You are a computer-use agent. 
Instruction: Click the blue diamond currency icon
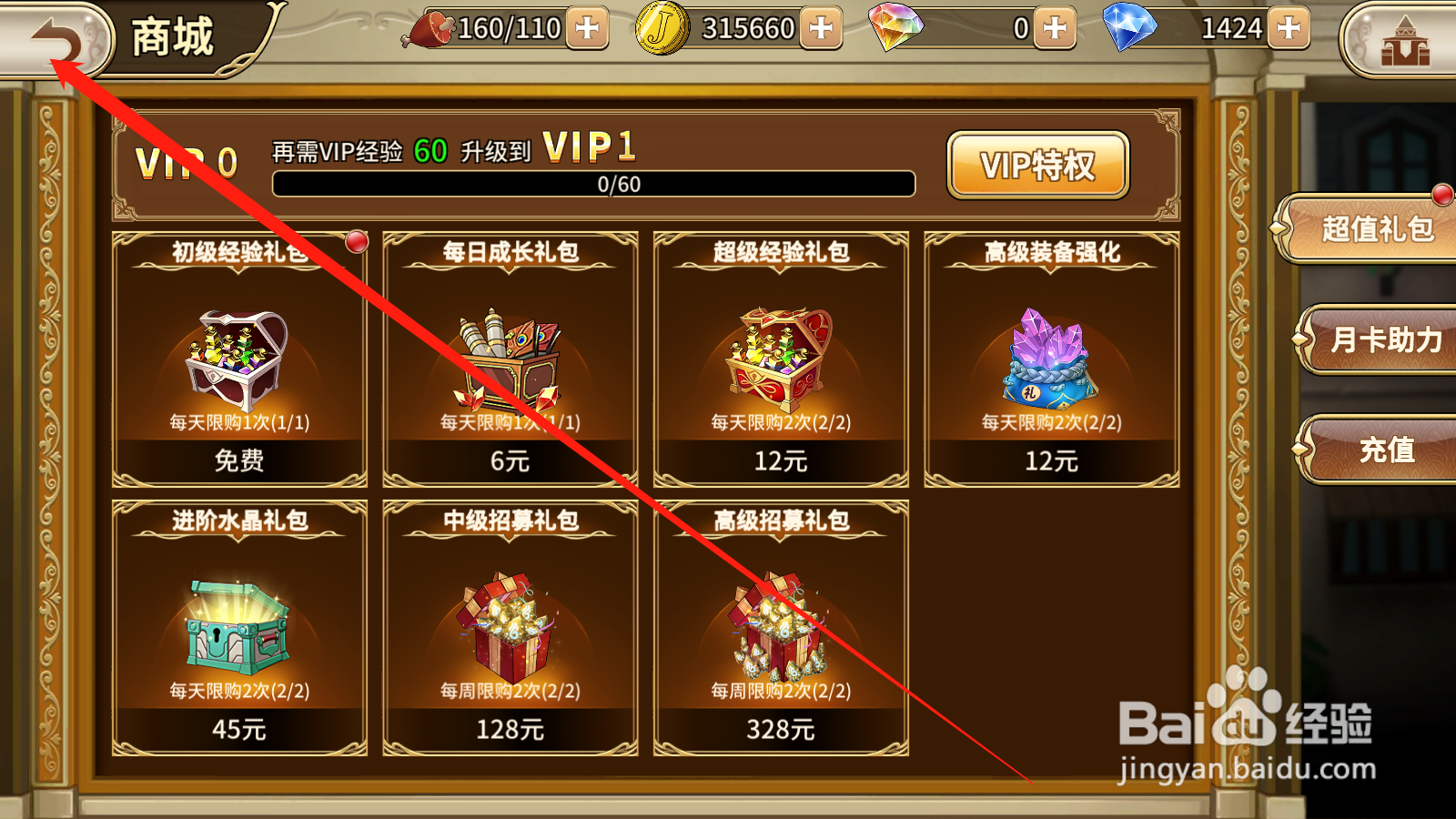[1129, 28]
